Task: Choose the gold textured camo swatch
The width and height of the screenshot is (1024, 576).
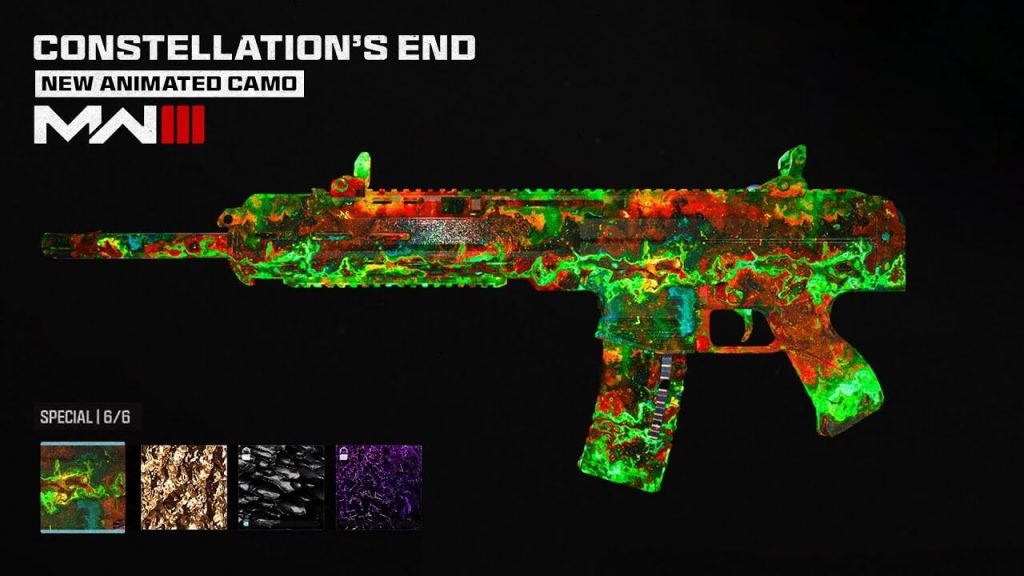Action: point(182,487)
